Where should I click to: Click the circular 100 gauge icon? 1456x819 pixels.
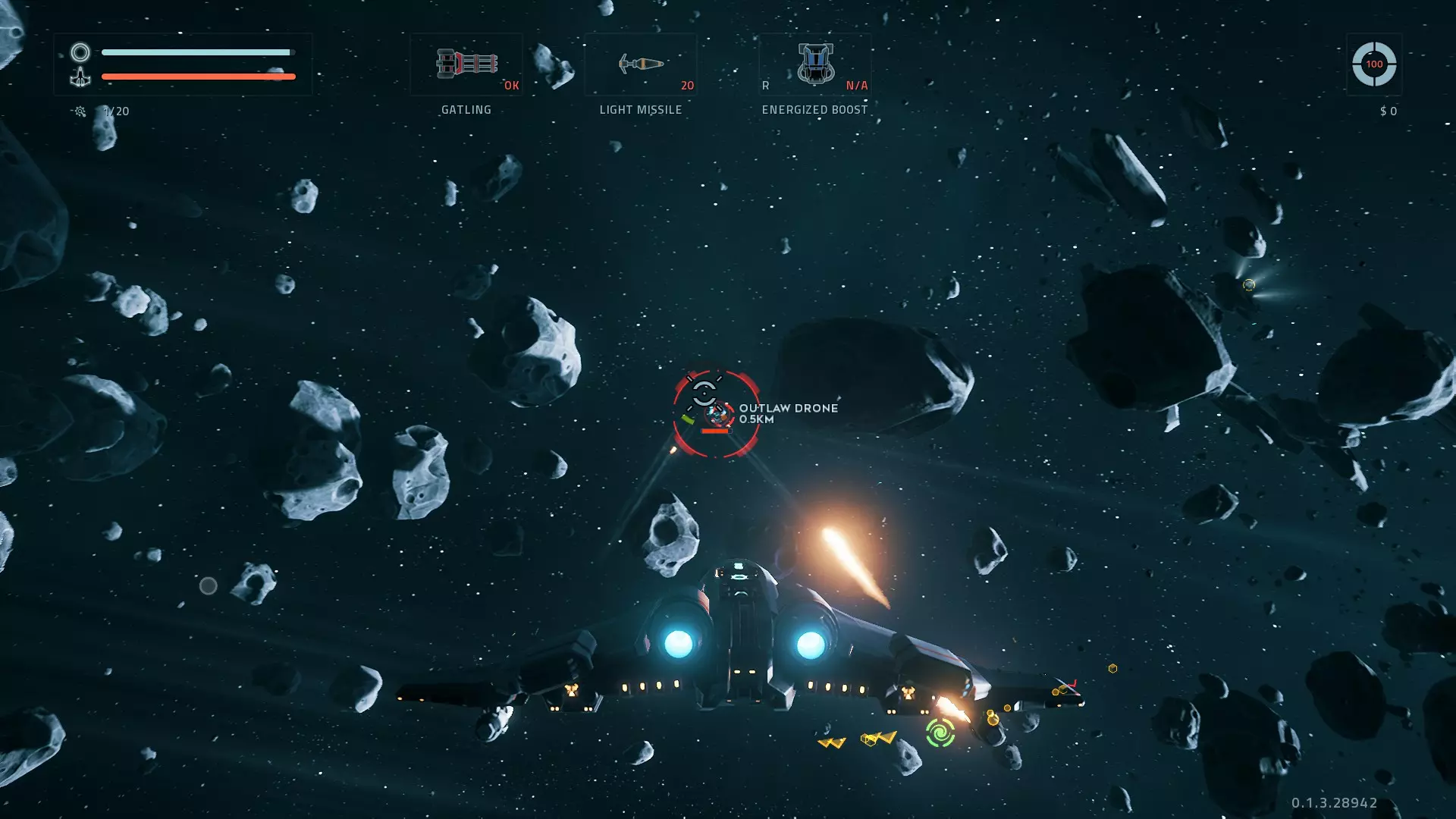coord(1373,64)
